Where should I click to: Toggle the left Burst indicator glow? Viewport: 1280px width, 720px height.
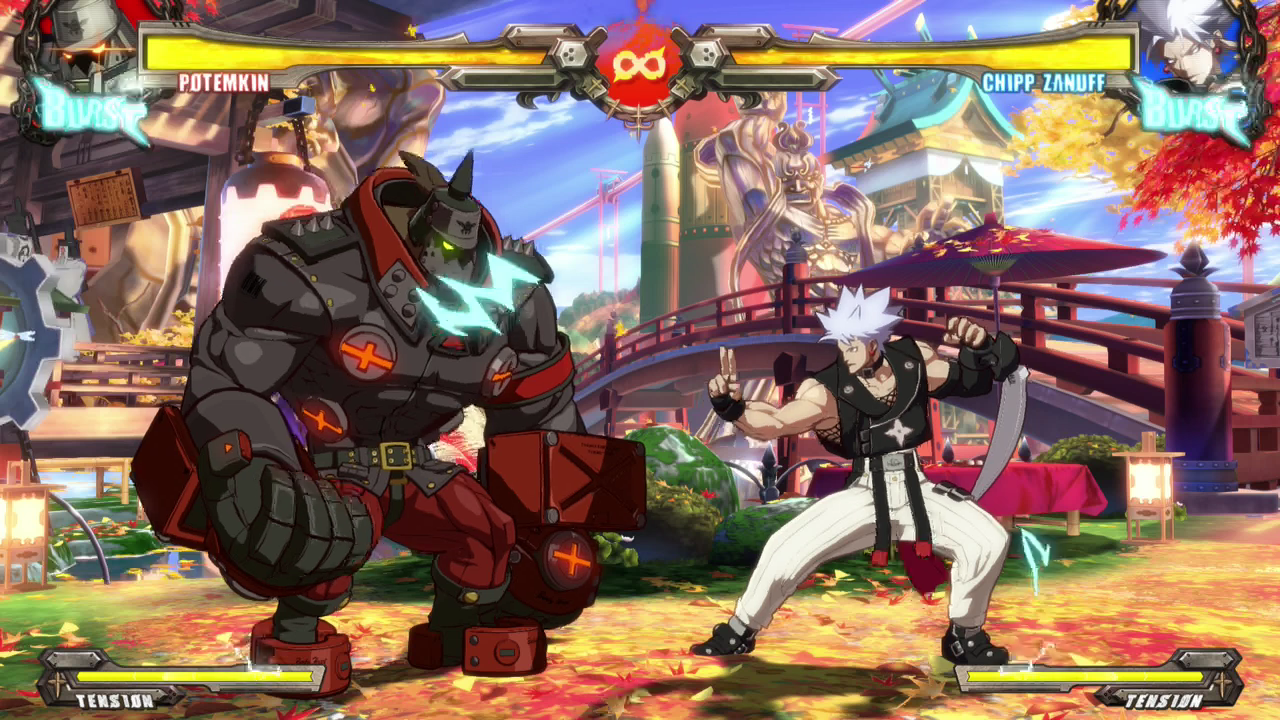click(90, 115)
